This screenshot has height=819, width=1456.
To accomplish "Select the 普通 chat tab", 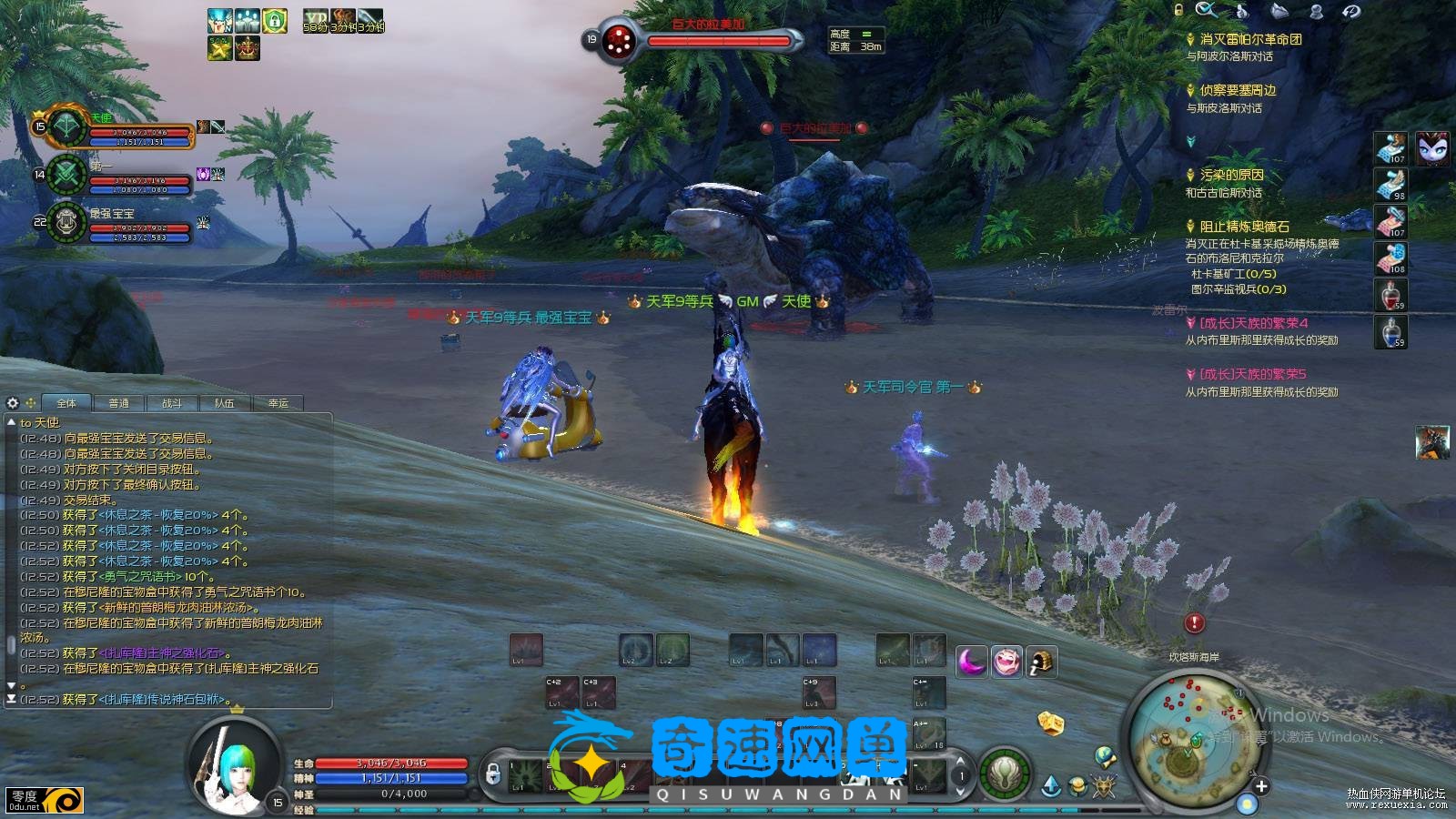I will tap(118, 403).
